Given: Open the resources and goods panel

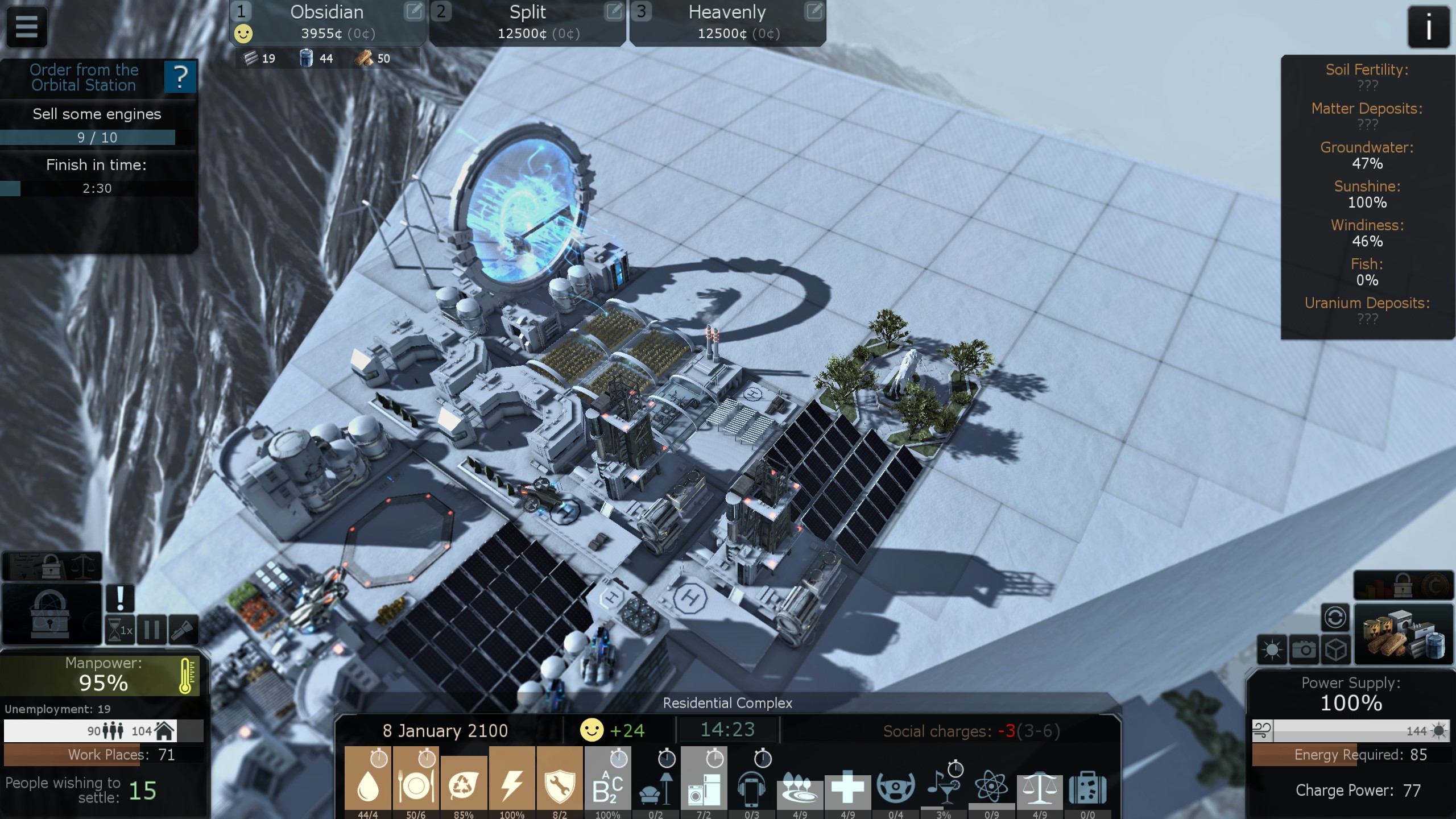Looking at the screenshot, I should 1403,635.
